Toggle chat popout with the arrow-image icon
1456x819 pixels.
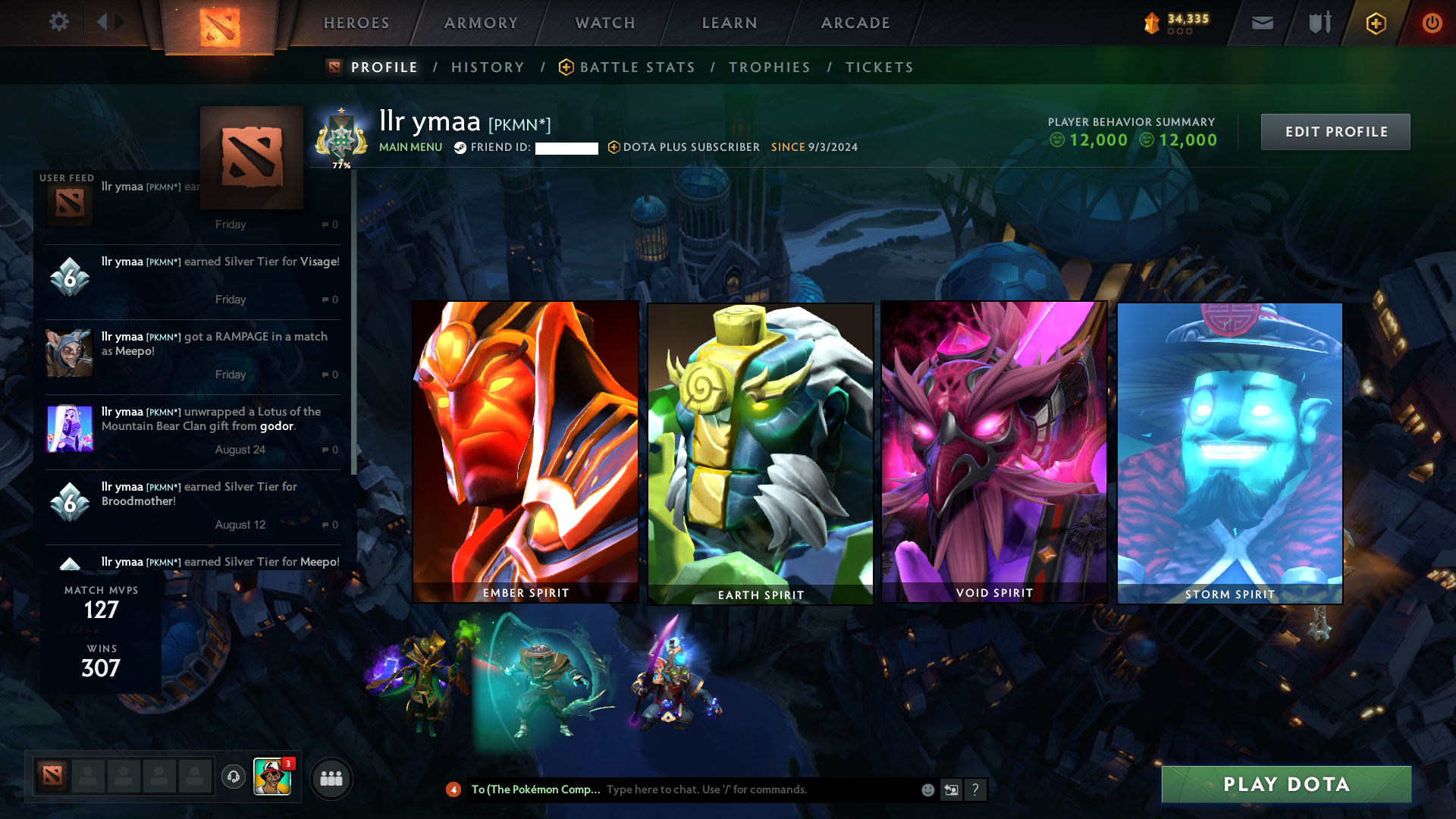pyautogui.click(x=951, y=789)
